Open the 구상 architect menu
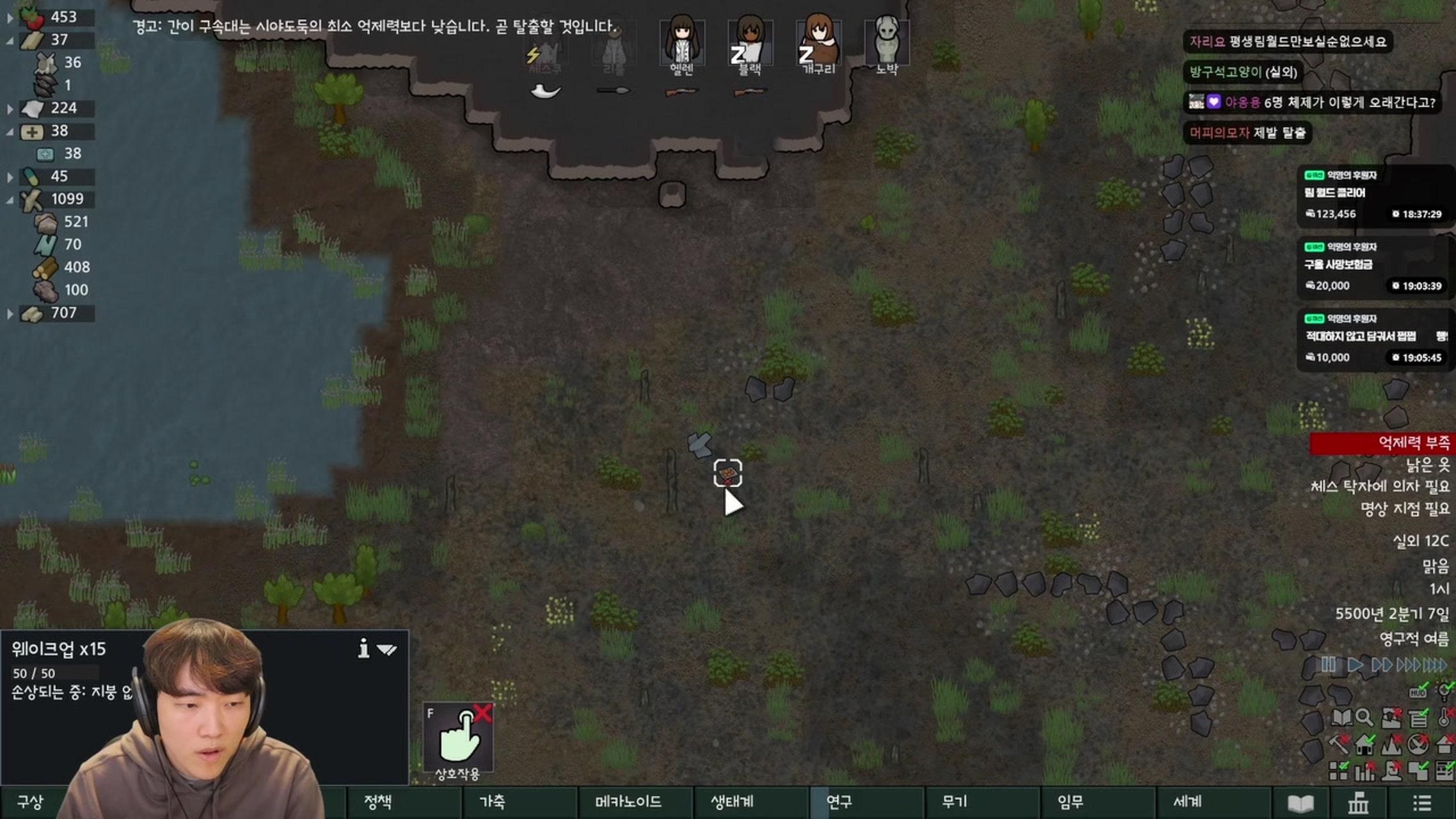The height and width of the screenshot is (819, 1456). [x=30, y=802]
